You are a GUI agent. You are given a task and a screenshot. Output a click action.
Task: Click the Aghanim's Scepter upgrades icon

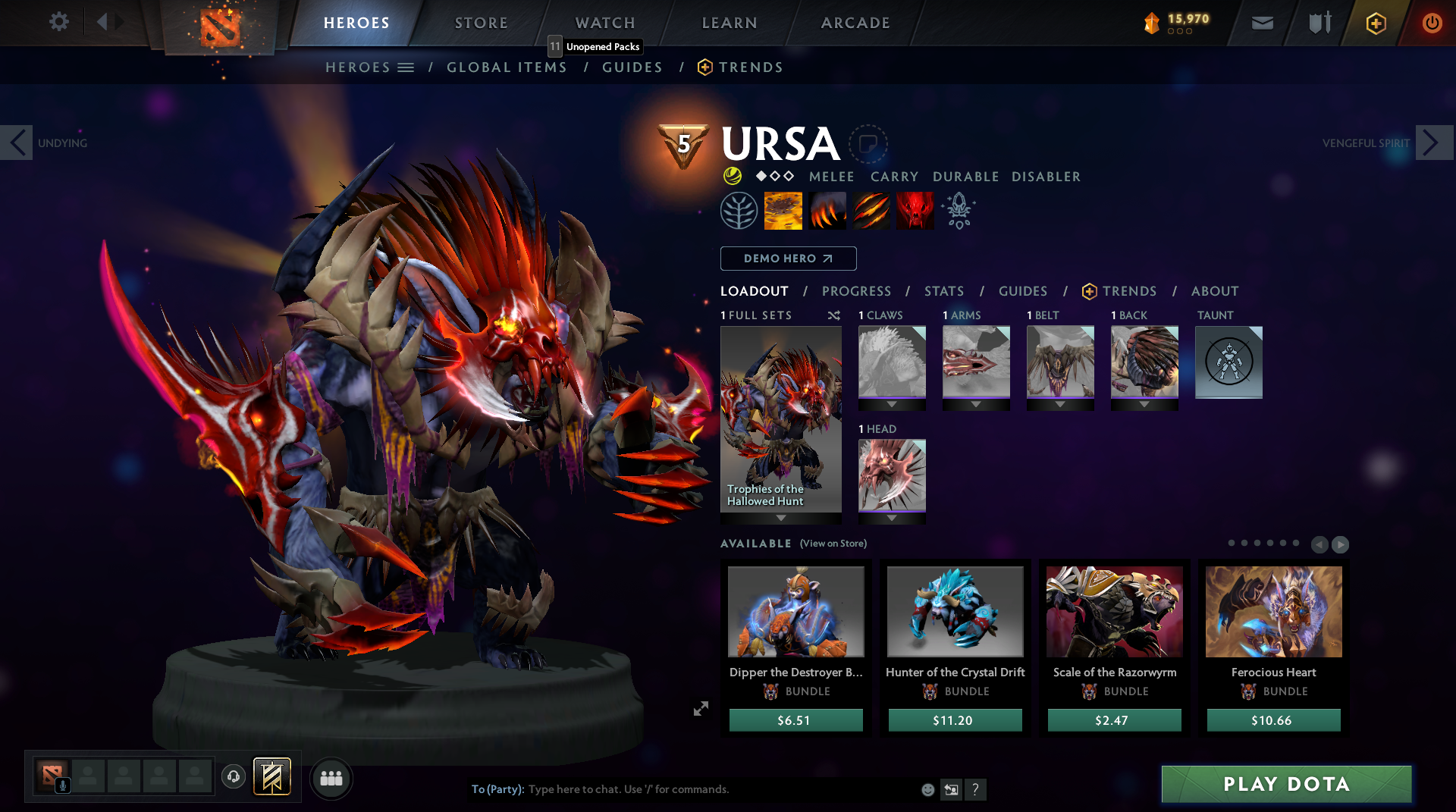pos(958,210)
